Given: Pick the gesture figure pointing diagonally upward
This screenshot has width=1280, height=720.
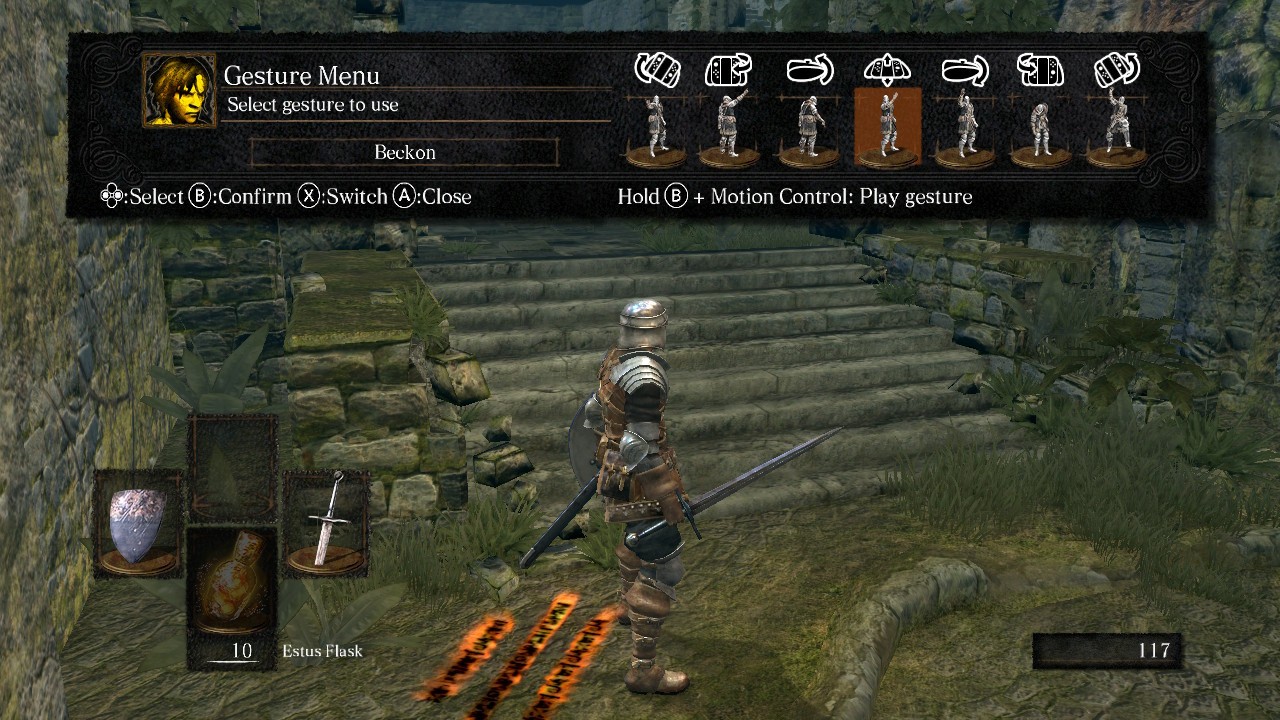Looking at the screenshot, I should [729, 127].
